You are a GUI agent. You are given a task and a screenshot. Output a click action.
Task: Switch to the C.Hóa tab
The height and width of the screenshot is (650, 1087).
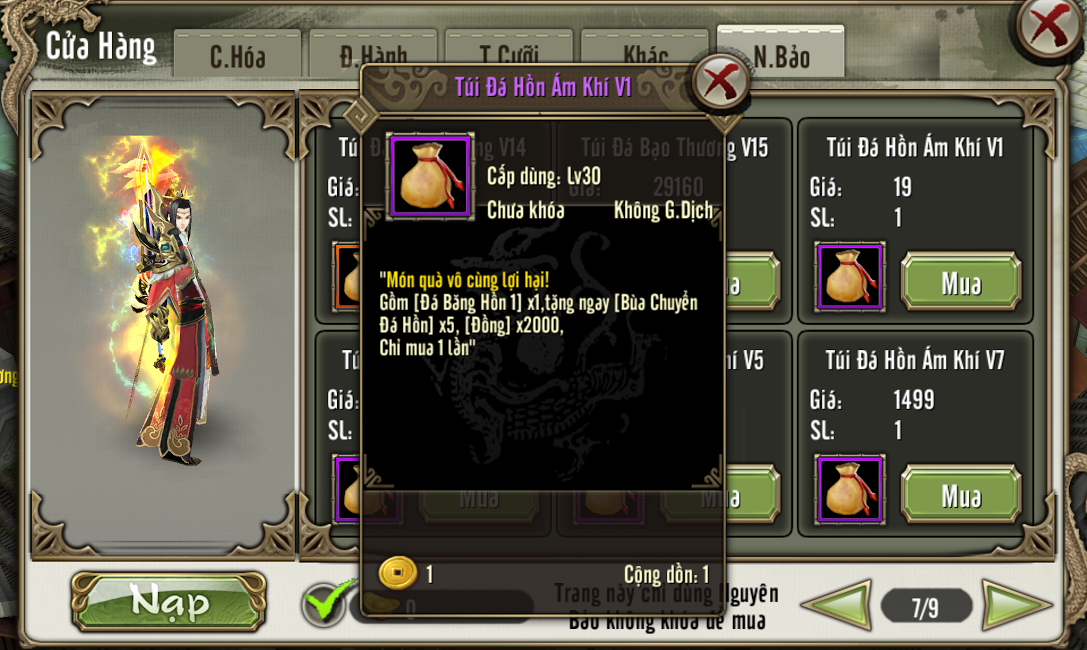(x=237, y=55)
